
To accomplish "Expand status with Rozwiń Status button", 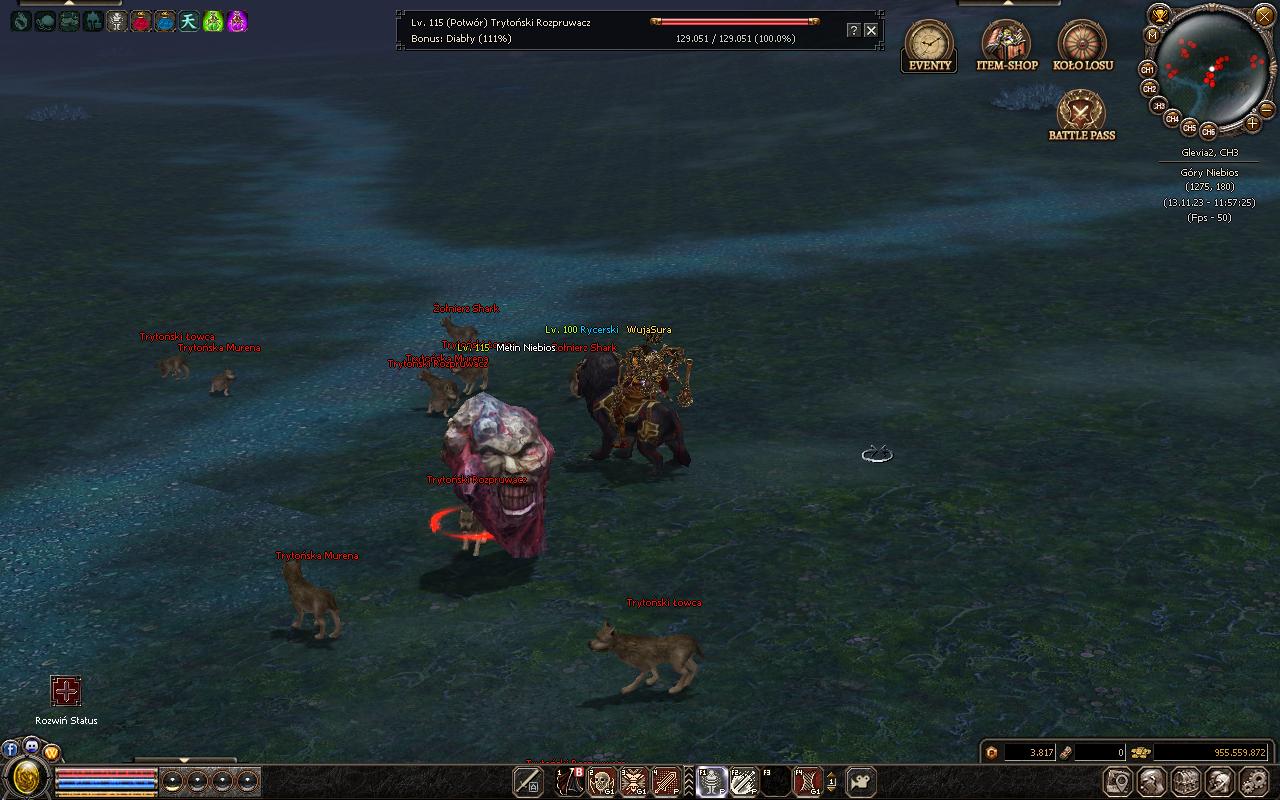I will [x=66, y=691].
